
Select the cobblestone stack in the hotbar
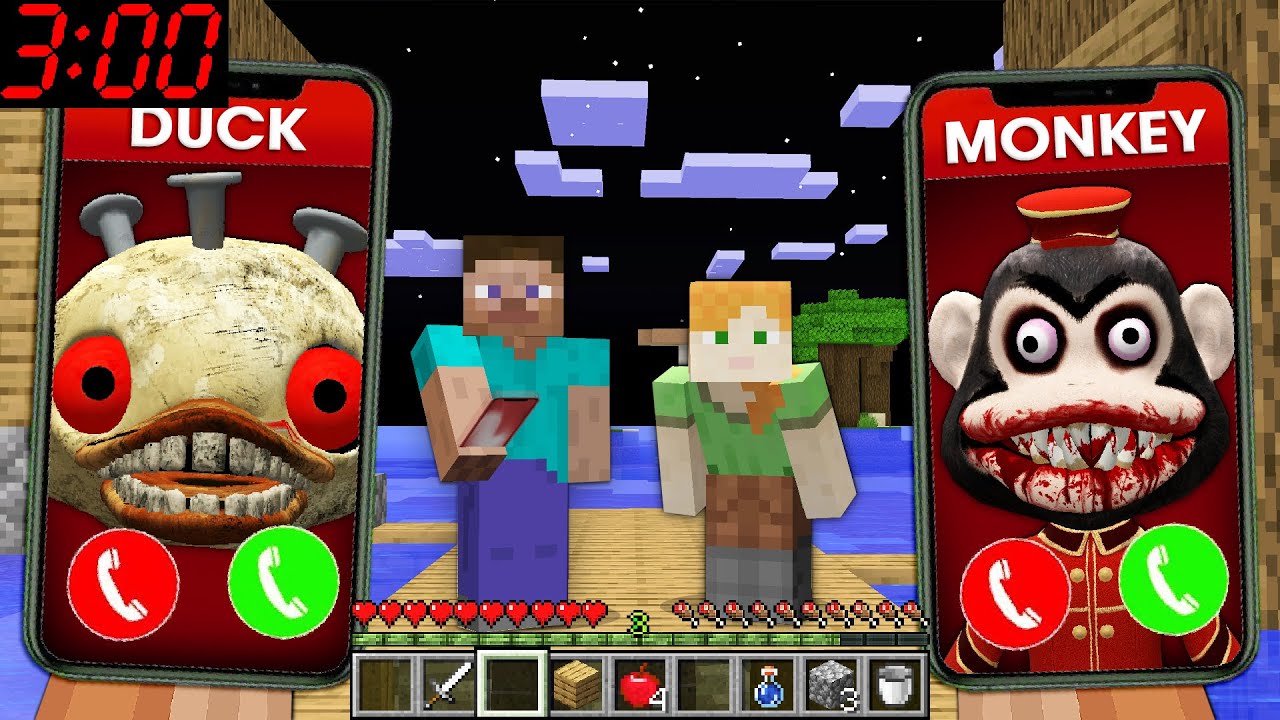click(830, 685)
